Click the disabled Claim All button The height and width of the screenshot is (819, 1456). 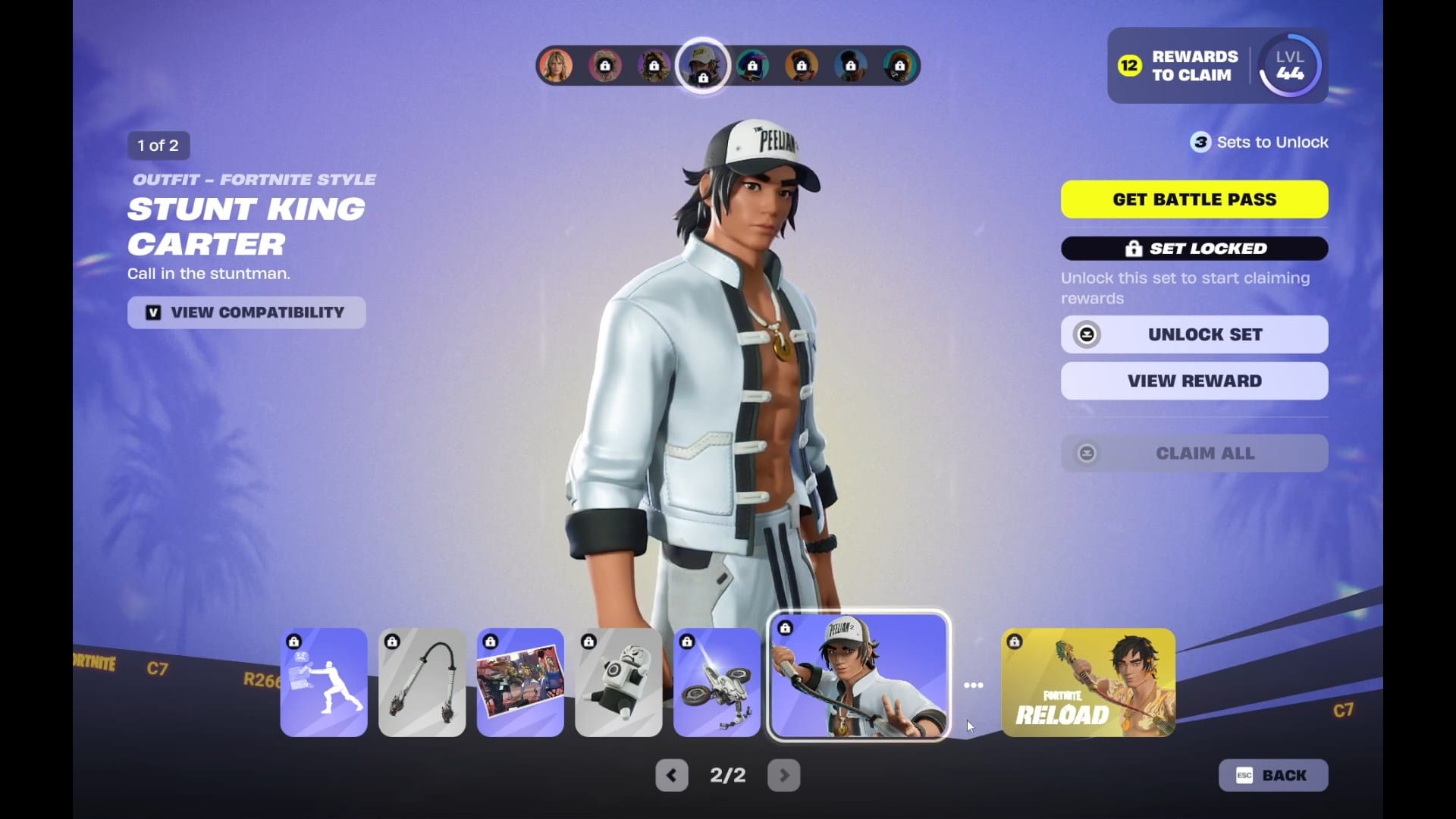pos(1194,453)
